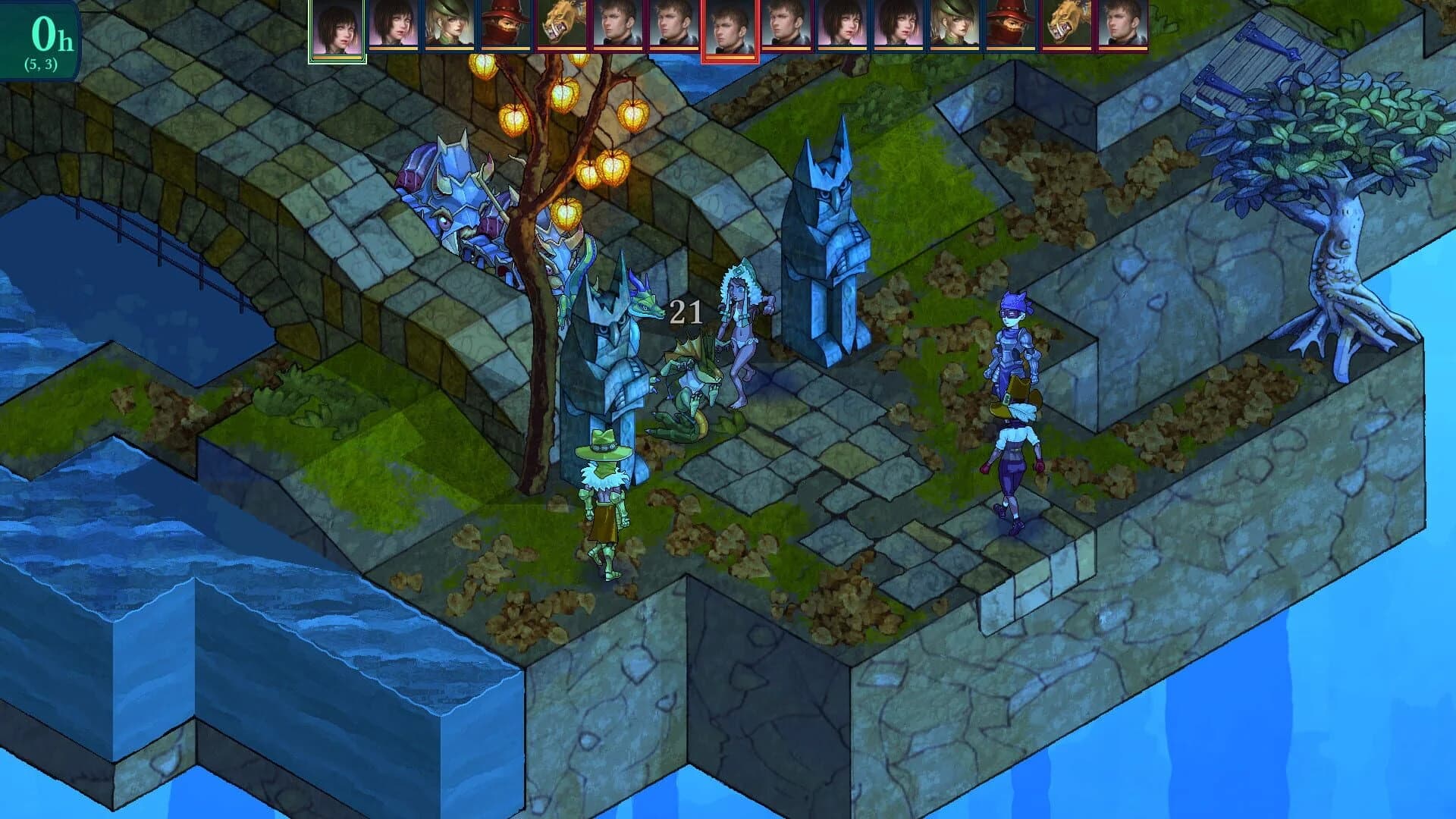
Task: Click the yellow health bar under the first portrait
Action: [x=337, y=58]
